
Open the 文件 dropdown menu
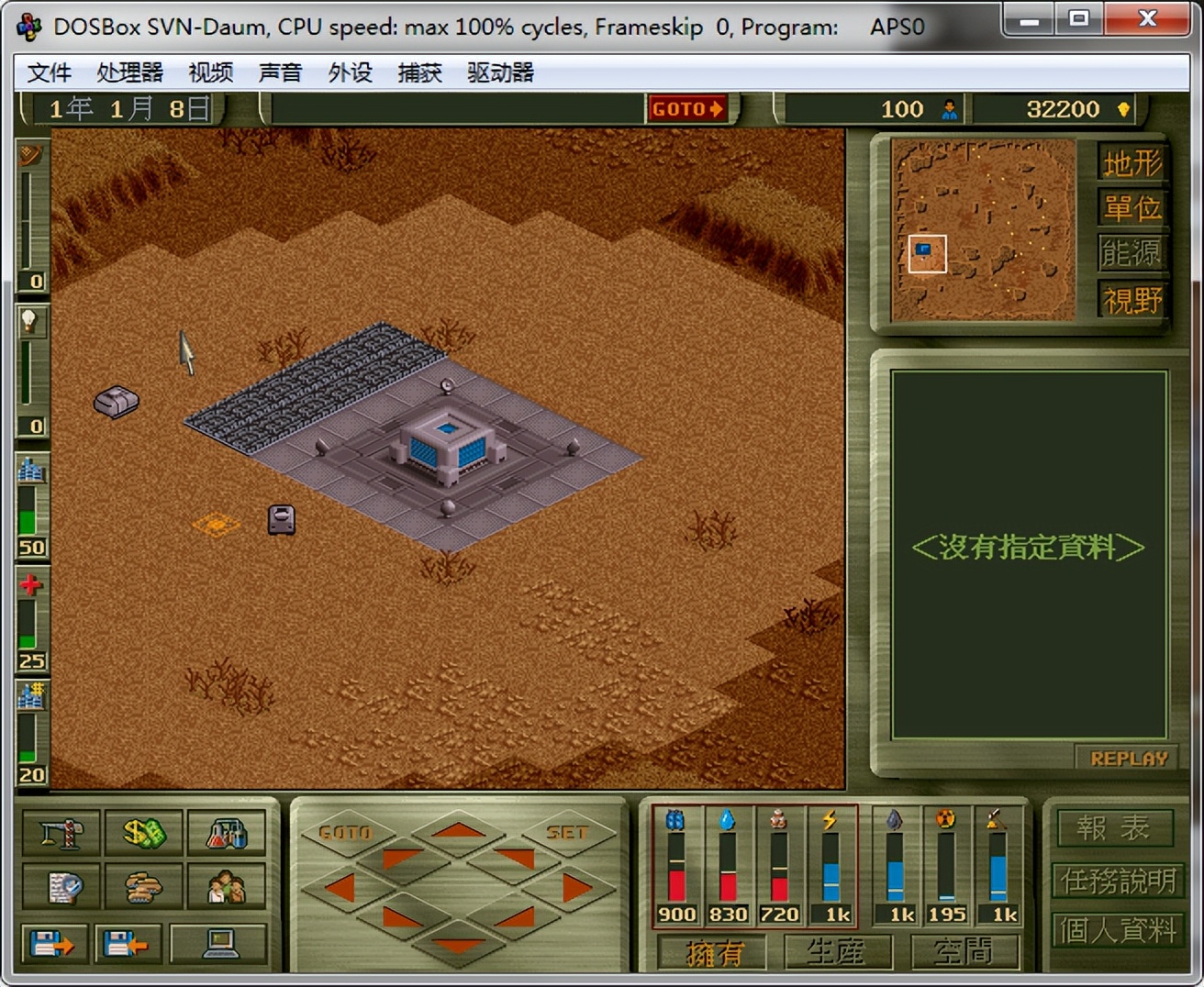(49, 72)
